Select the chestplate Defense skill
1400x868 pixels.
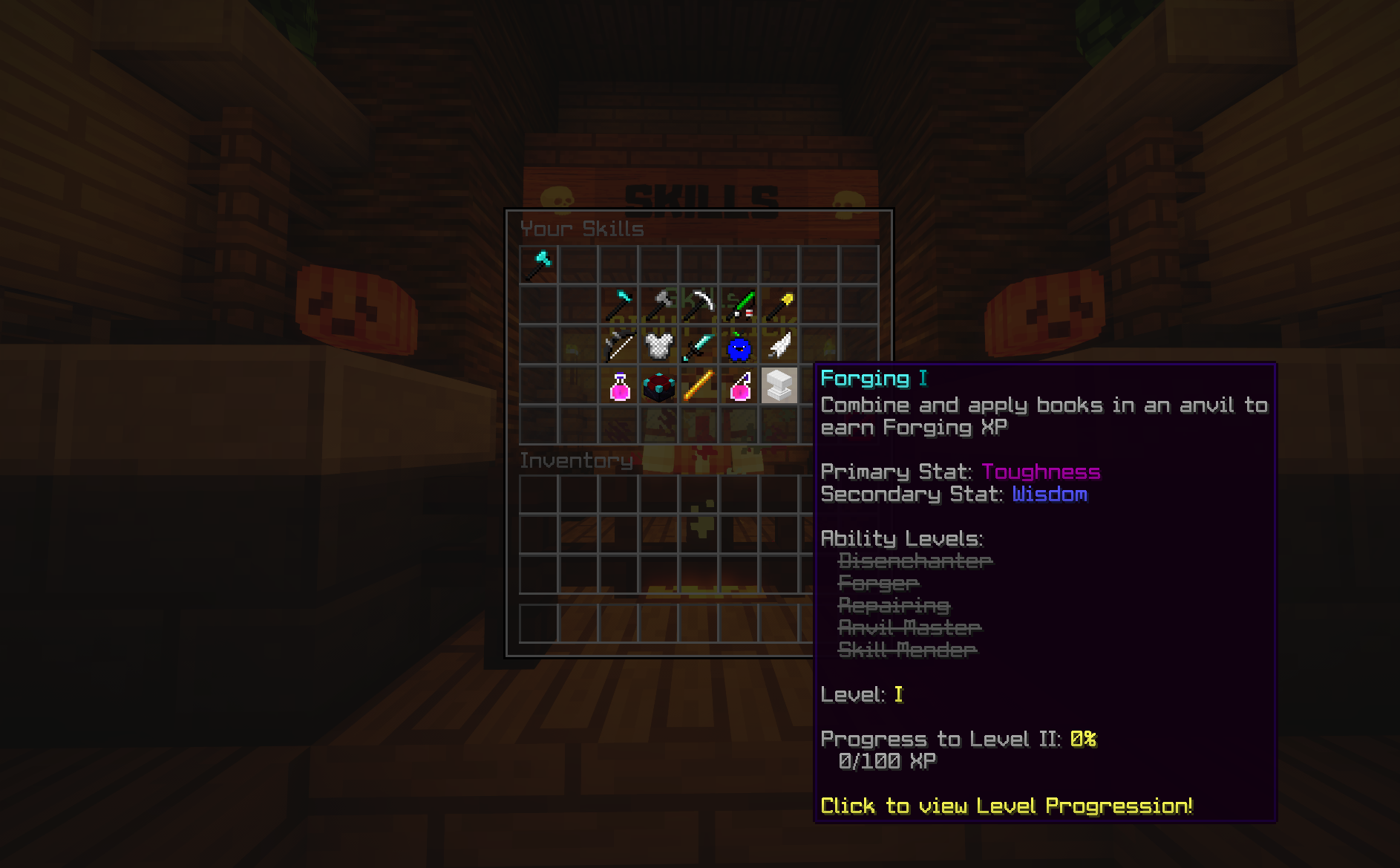[x=660, y=345]
